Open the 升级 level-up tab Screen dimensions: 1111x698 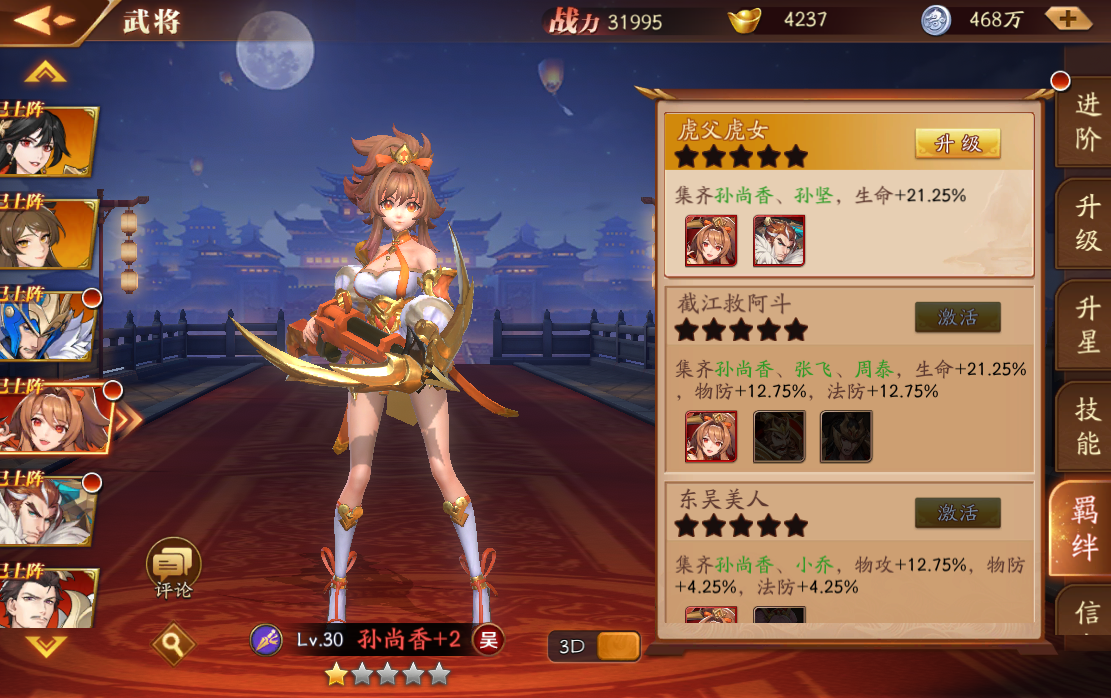pos(1087,223)
